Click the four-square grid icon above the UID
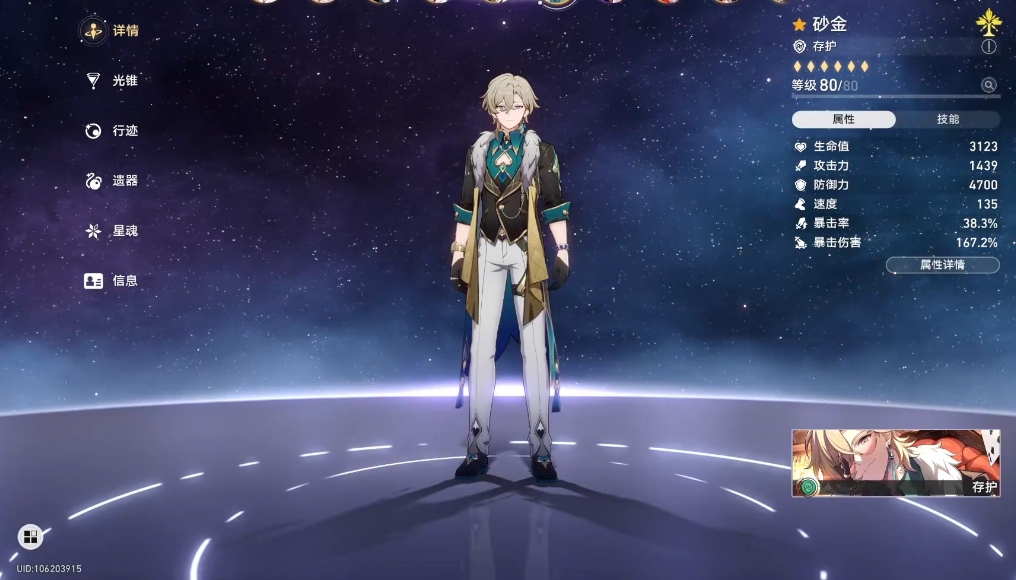This screenshot has height=580, width=1016. (x=30, y=537)
